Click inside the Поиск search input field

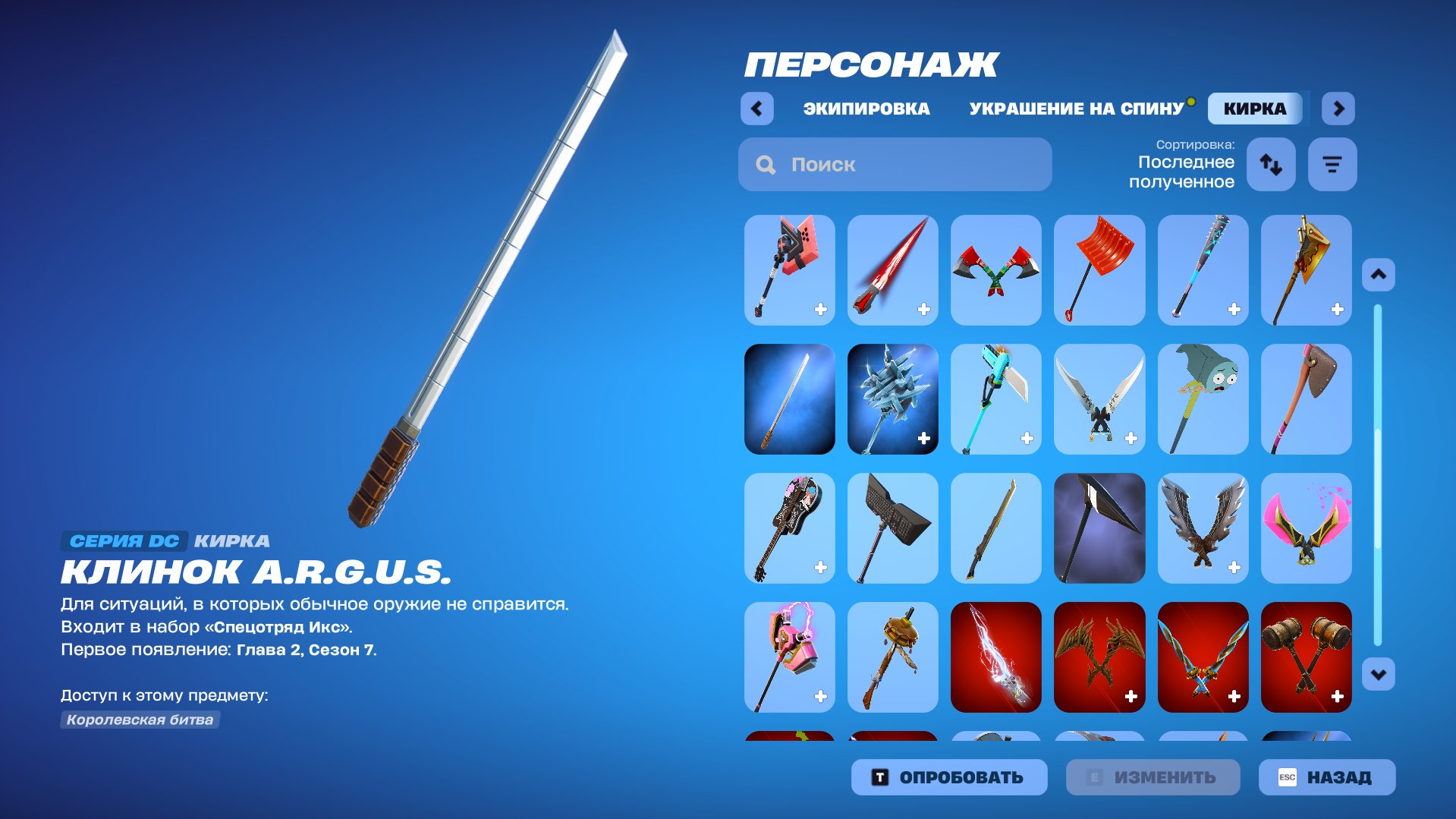[895, 164]
